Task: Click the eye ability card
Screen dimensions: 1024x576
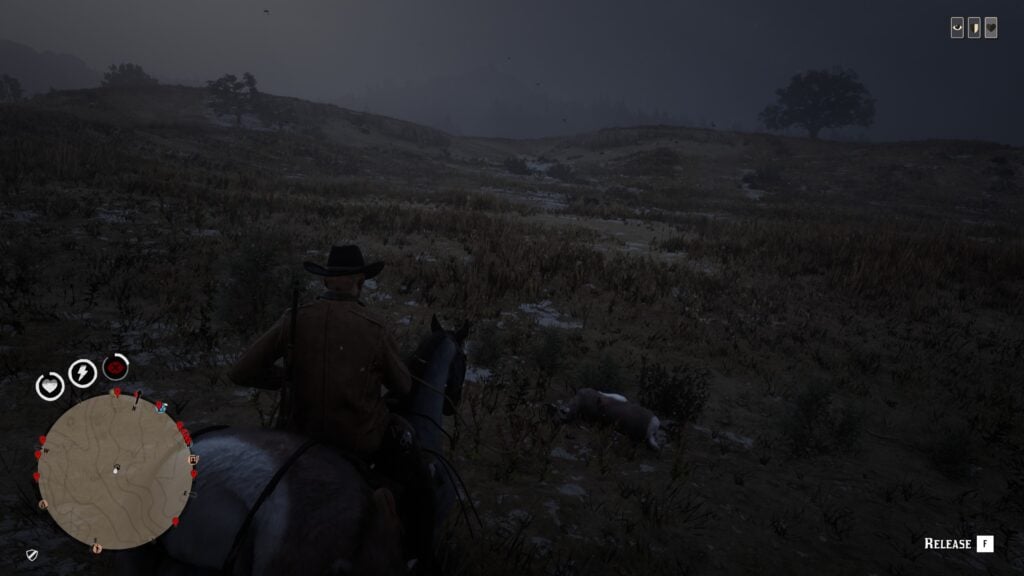Action: (957, 28)
